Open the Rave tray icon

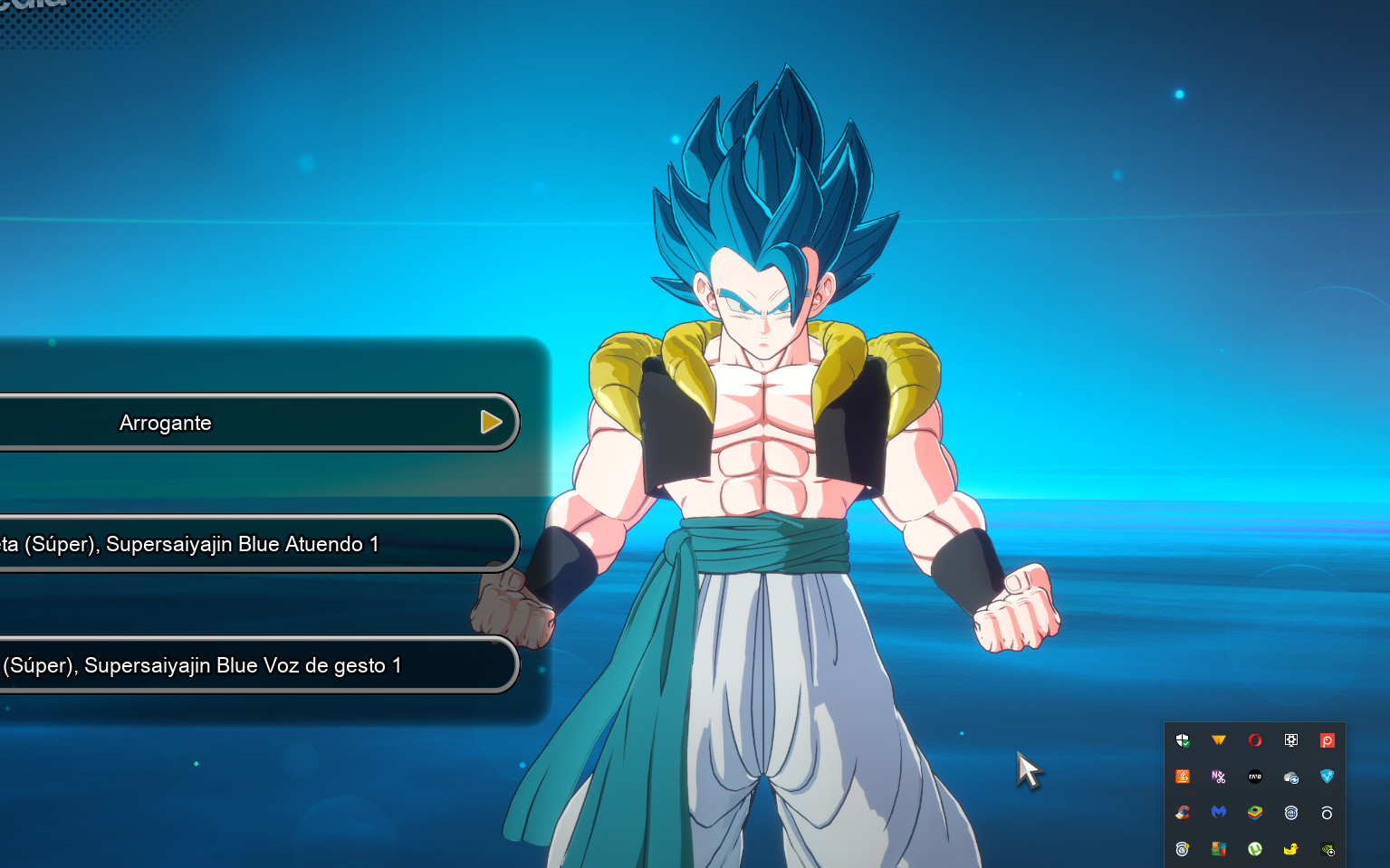[1255, 777]
